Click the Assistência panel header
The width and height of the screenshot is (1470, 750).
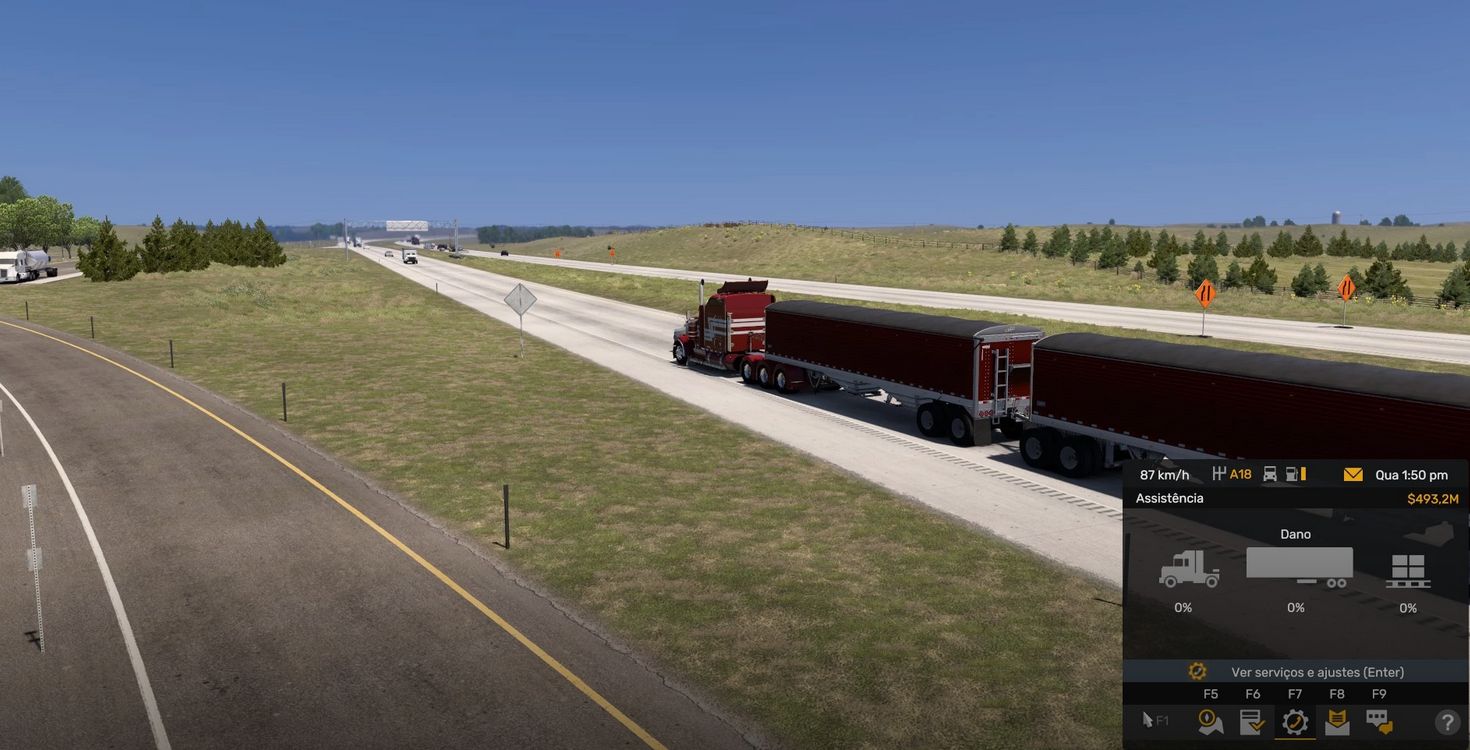[1168, 497]
